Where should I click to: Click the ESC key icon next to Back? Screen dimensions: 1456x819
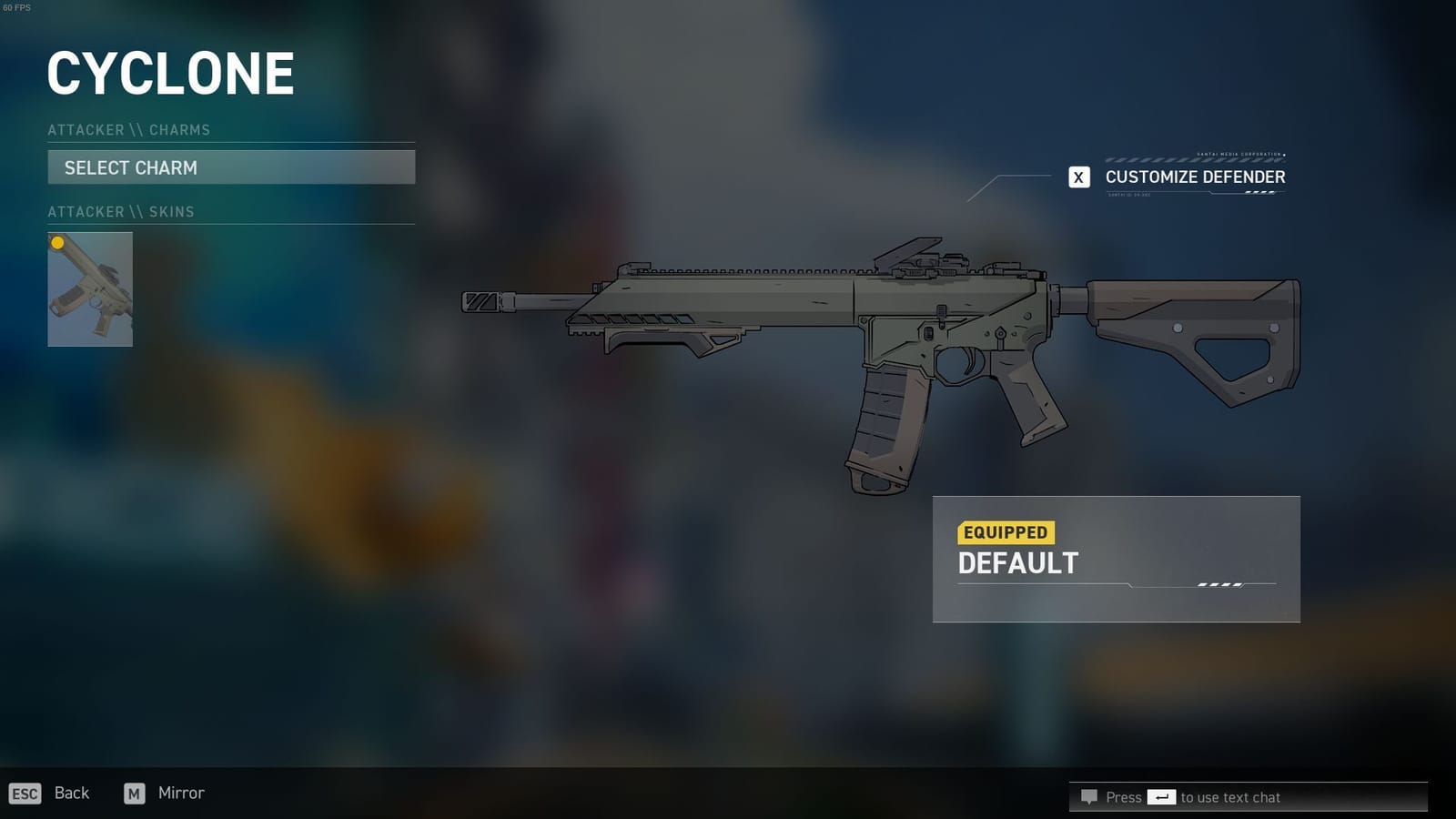23,794
